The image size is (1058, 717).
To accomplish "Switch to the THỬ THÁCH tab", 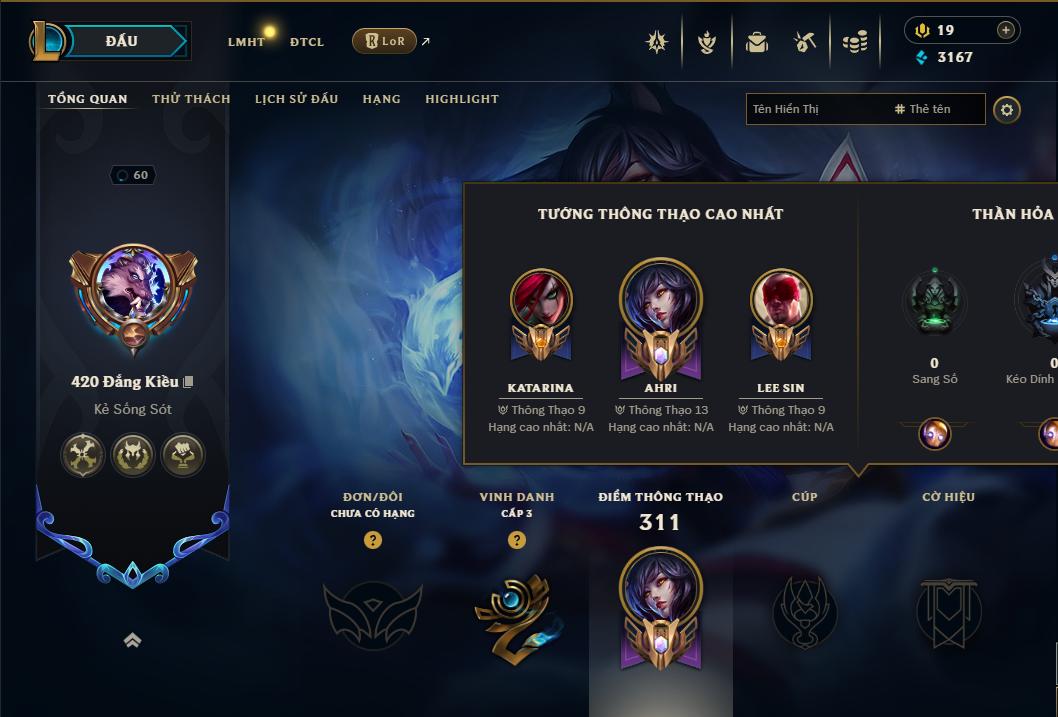I will pos(191,99).
